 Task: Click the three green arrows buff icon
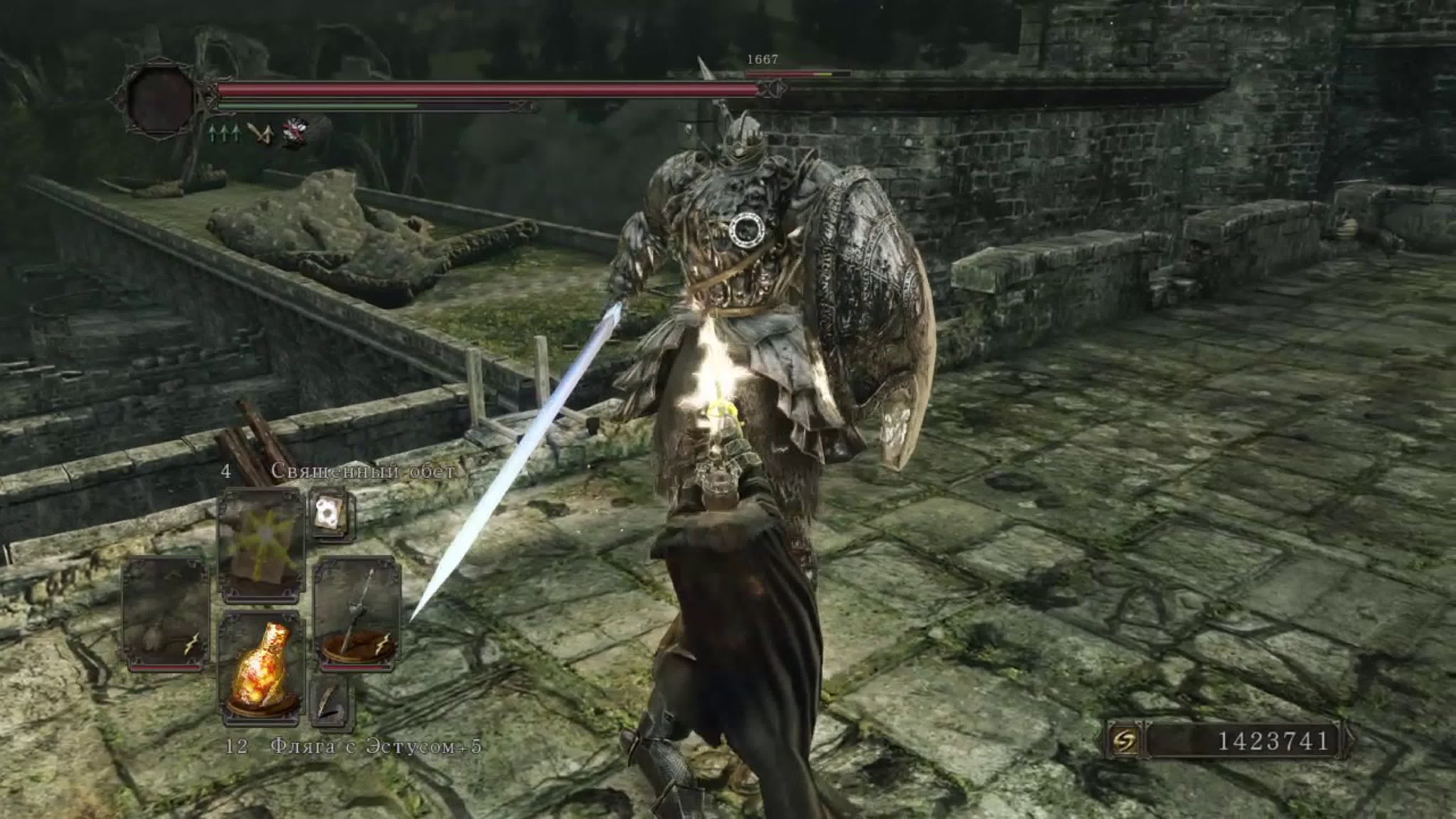223,133
